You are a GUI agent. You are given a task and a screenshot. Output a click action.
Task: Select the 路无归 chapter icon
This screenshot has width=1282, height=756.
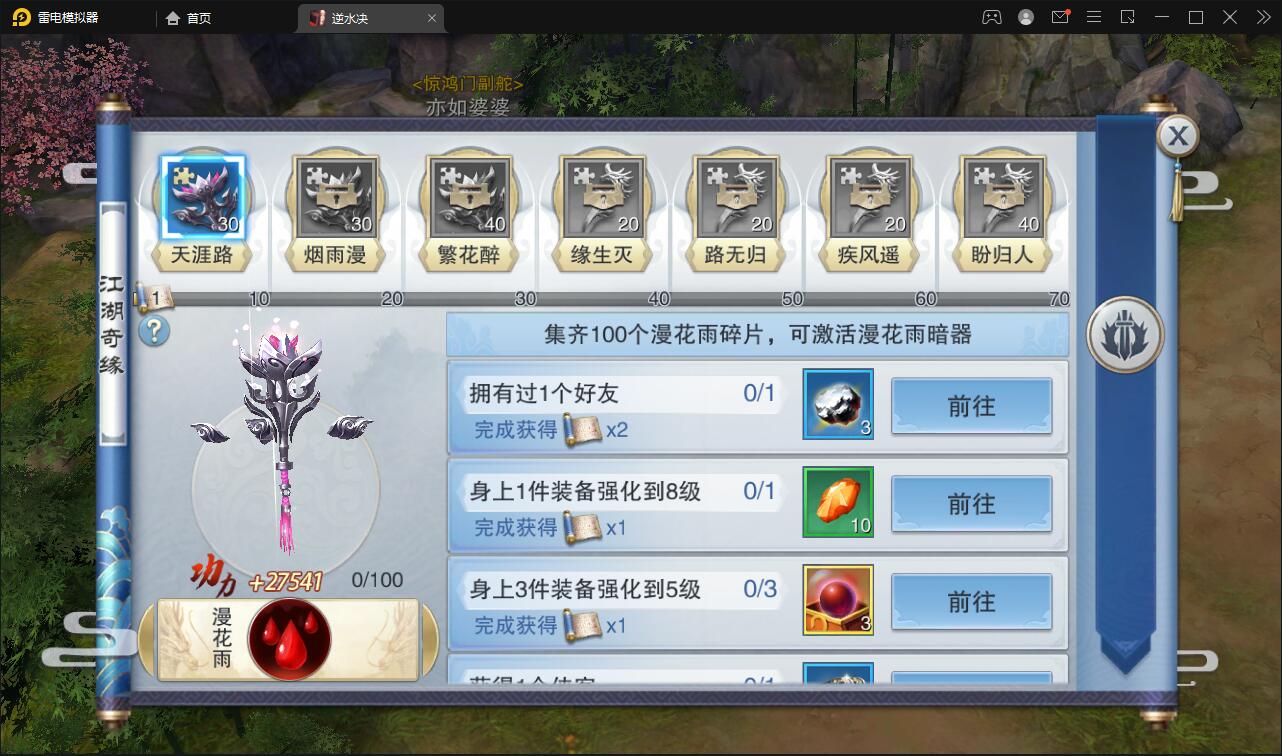[735, 197]
